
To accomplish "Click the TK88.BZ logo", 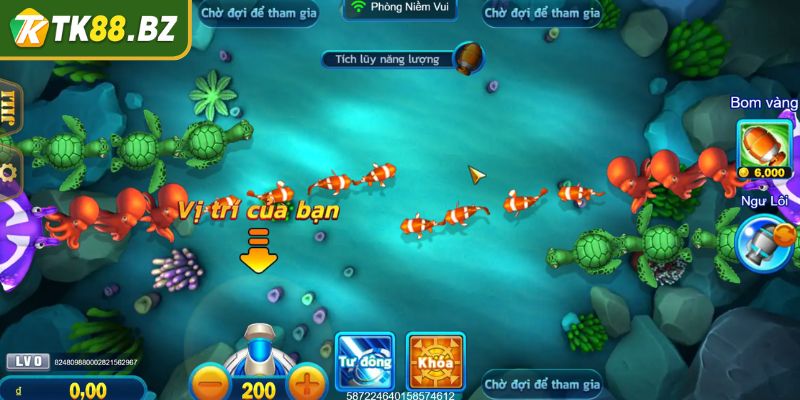I will click(95, 28).
